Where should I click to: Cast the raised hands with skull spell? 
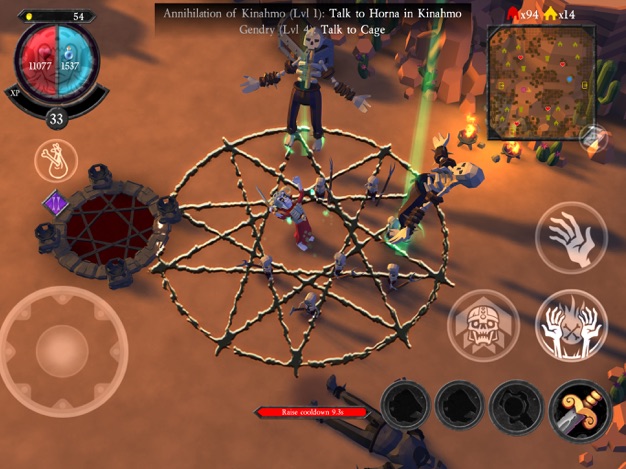click(x=571, y=325)
